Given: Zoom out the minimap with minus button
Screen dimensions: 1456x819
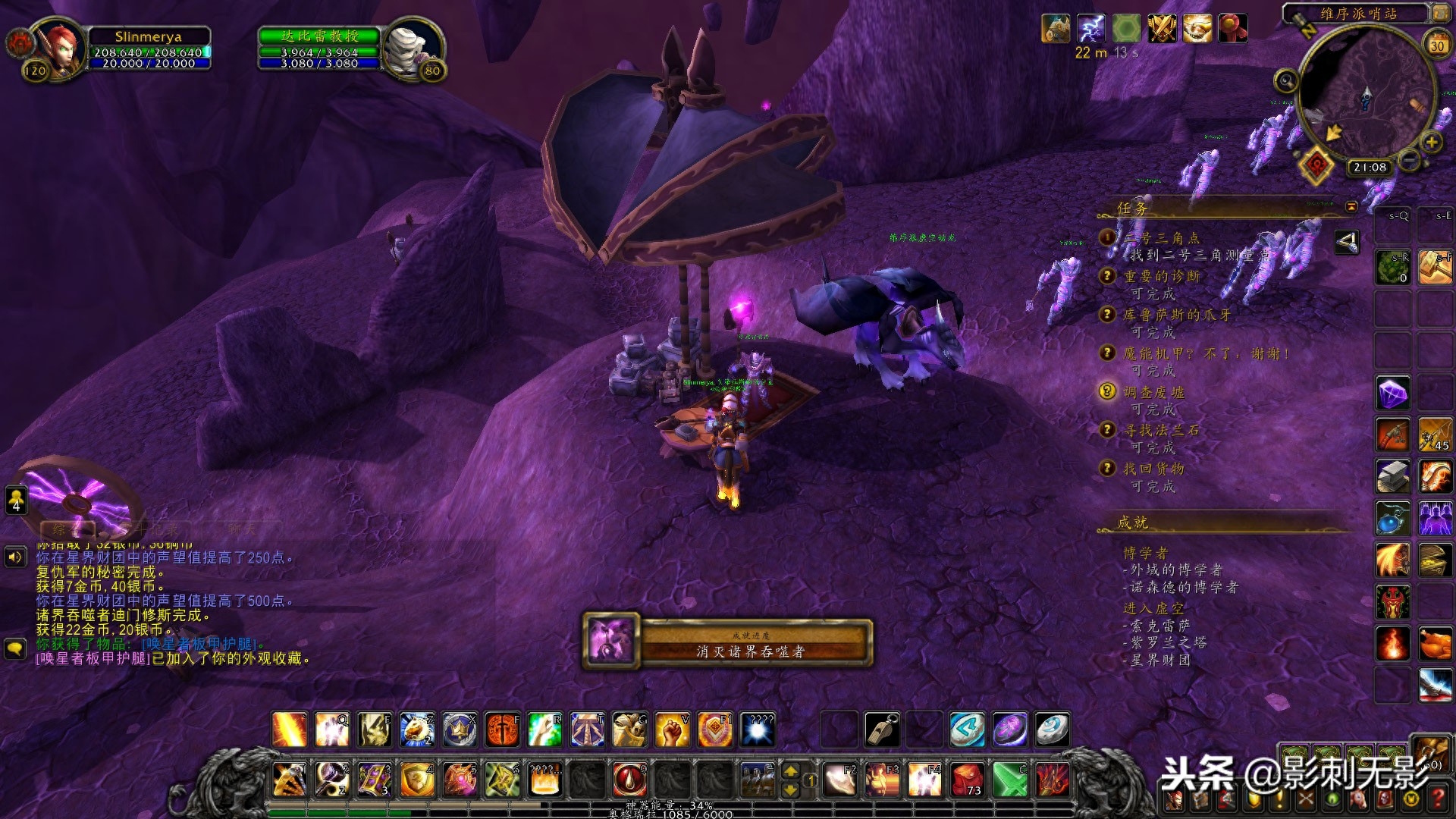Looking at the screenshot, I should click(x=1410, y=161).
